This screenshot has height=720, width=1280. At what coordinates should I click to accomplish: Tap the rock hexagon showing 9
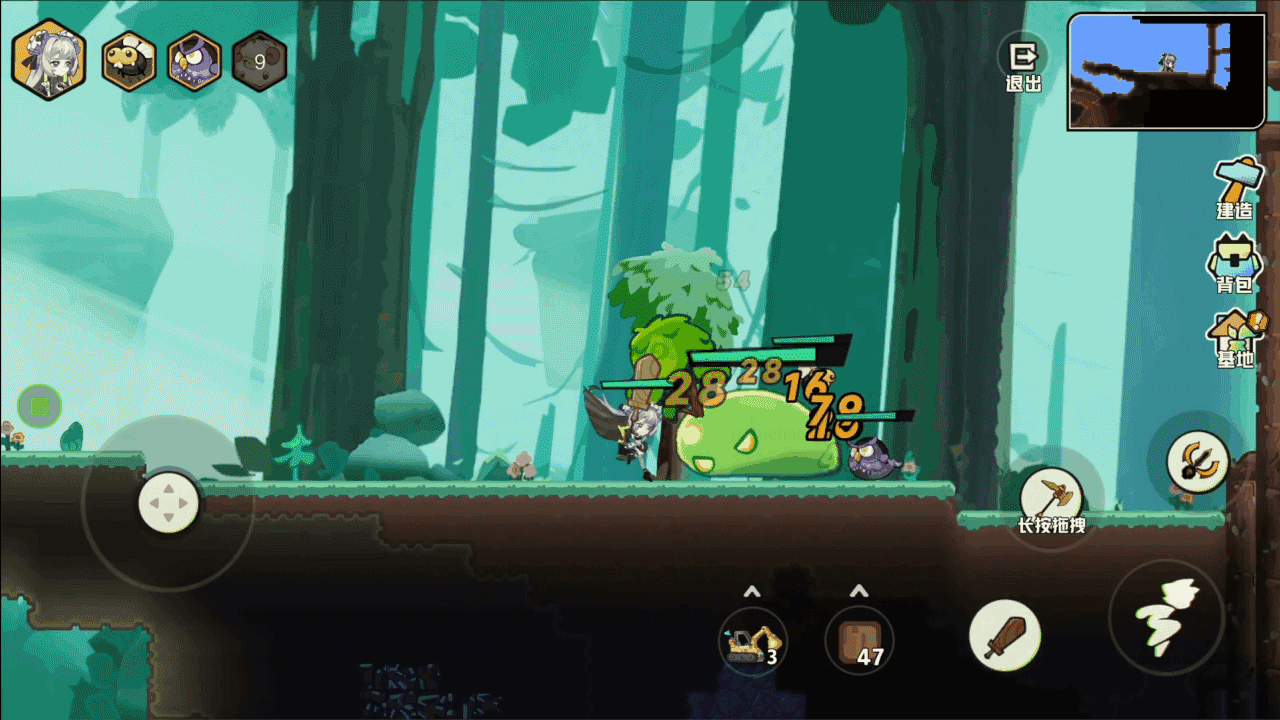pyautogui.click(x=260, y=62)
